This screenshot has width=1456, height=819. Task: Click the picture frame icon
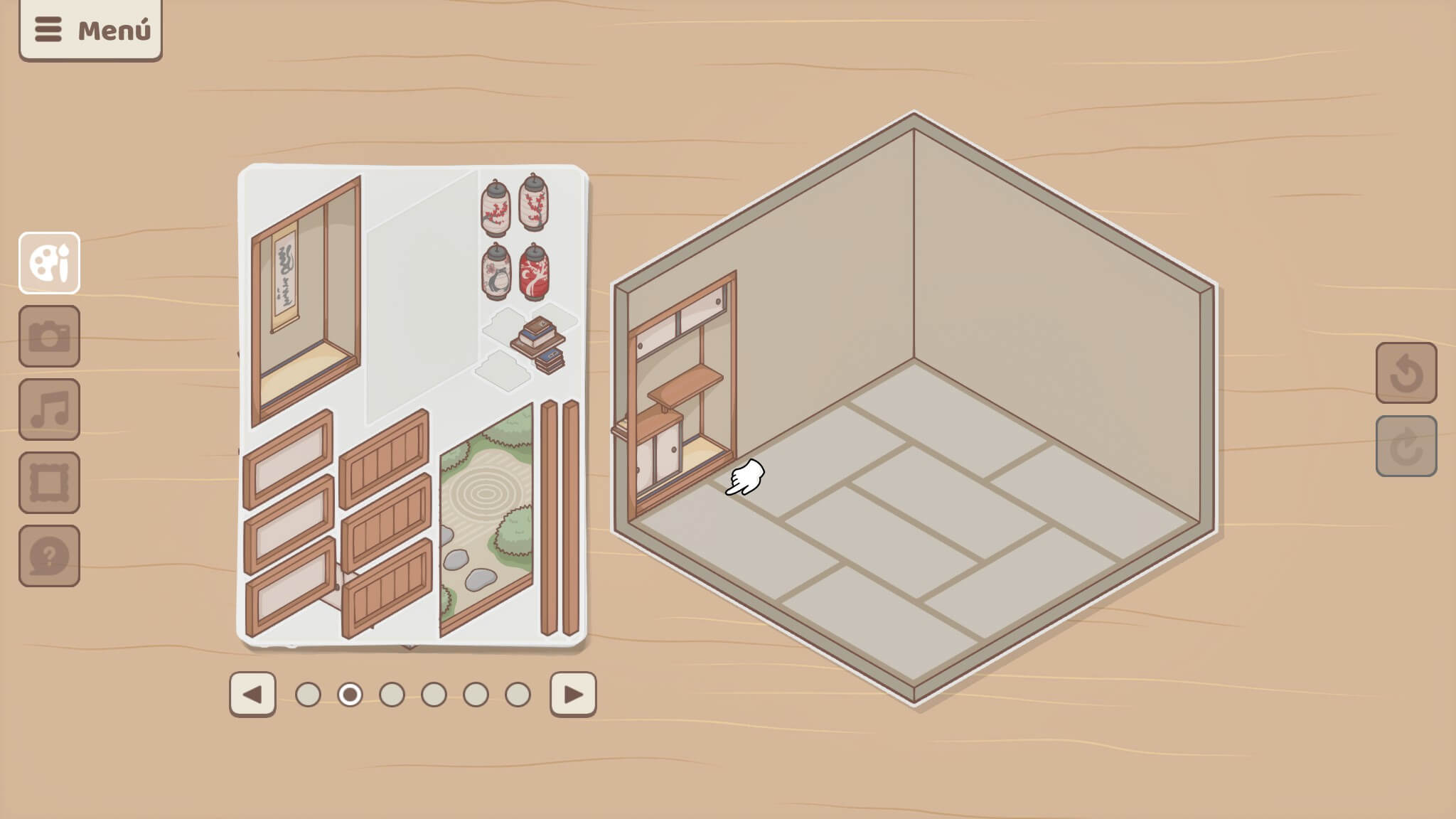point(49,483)
